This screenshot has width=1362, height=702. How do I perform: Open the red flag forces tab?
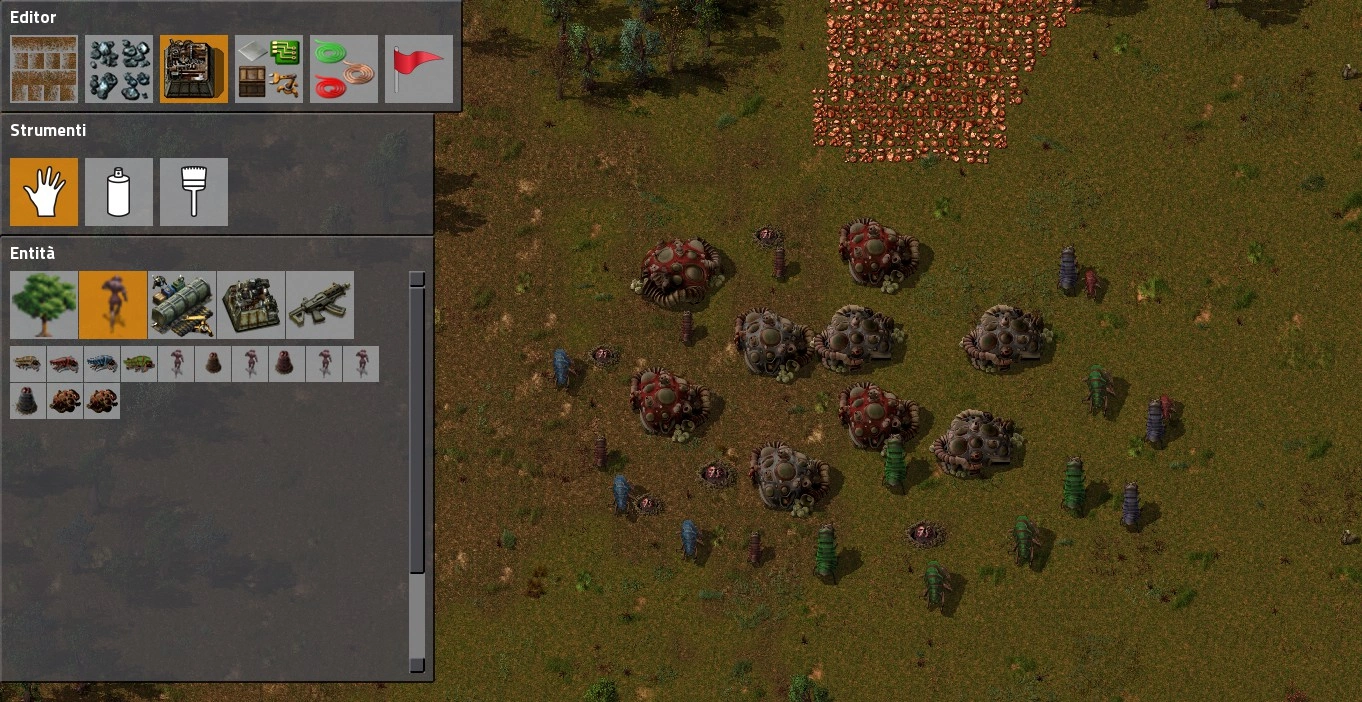click(419, 69)
